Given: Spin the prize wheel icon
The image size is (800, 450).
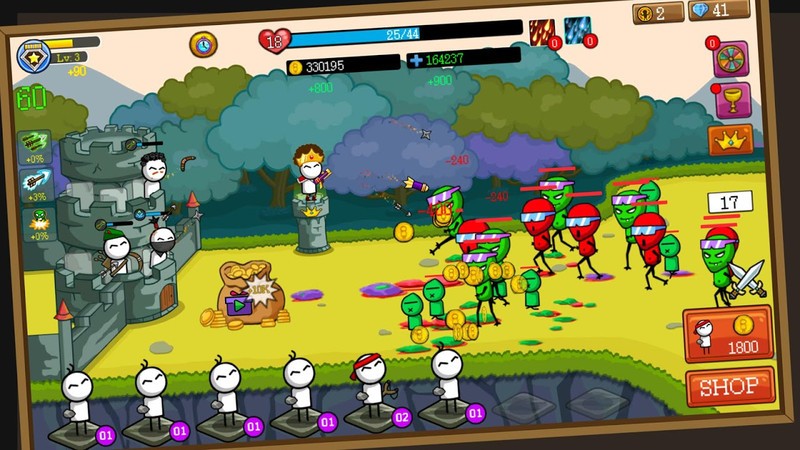Looking at the screenshot, I should point(730,58).
